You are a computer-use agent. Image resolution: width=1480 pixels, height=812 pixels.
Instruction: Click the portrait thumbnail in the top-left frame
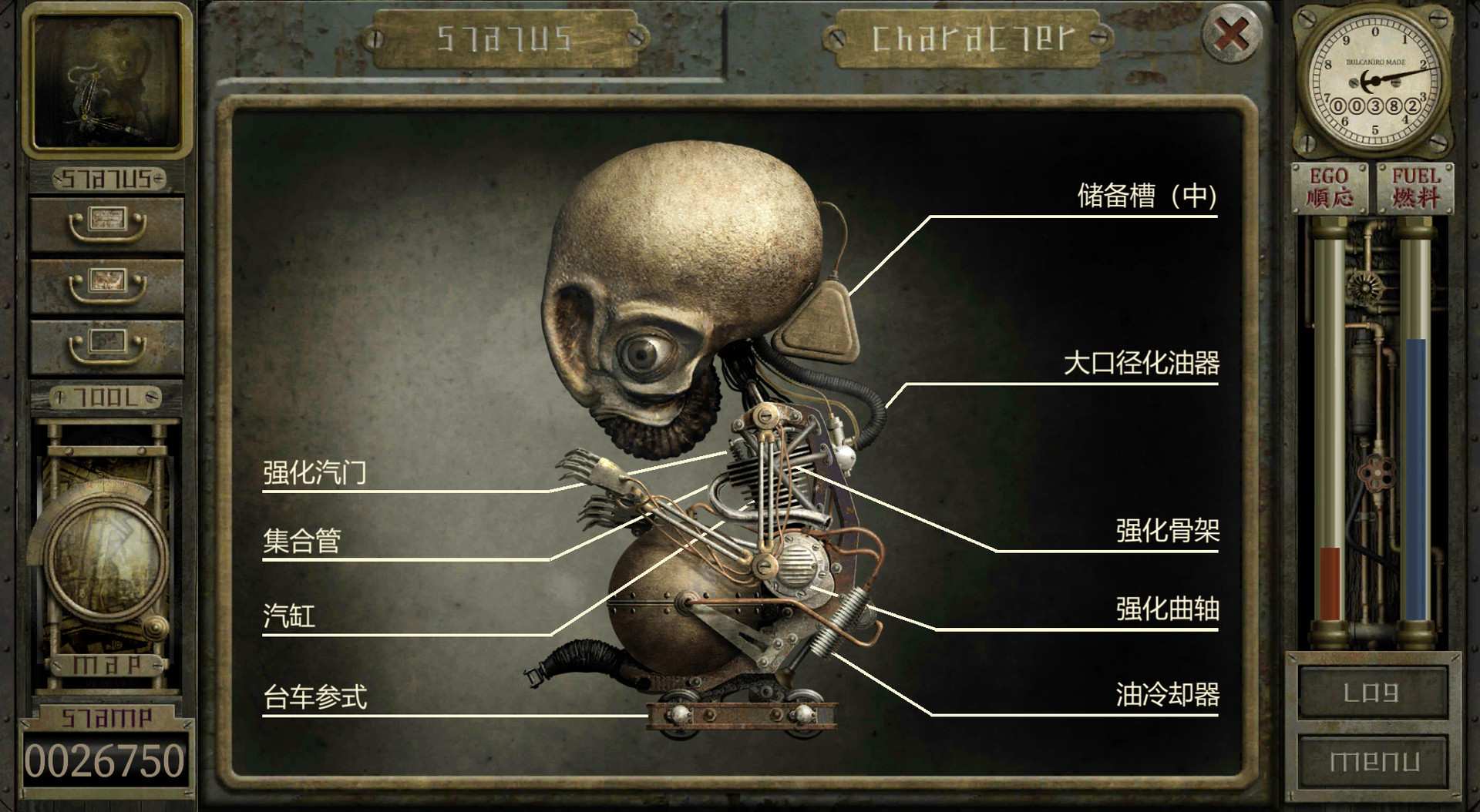point(108,81)
